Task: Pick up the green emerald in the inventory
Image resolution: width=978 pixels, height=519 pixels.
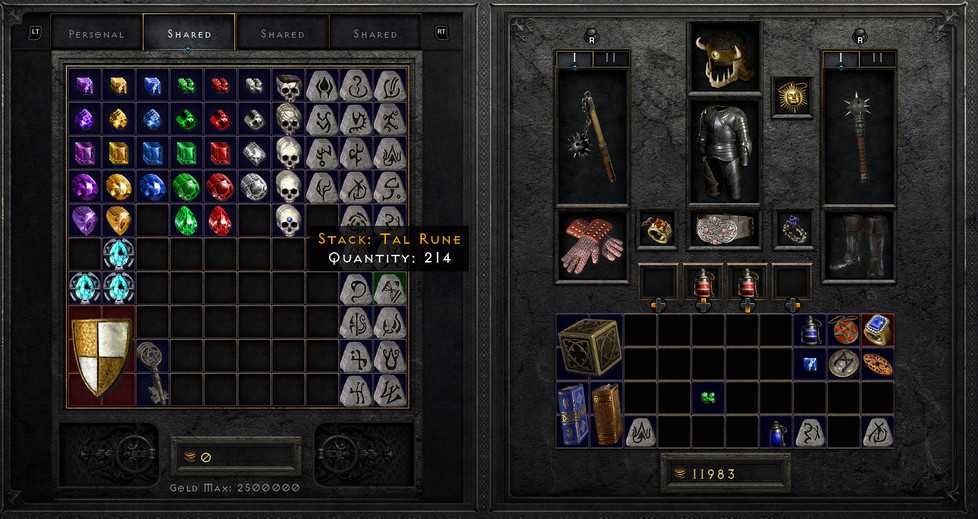Action: [708, 398]
